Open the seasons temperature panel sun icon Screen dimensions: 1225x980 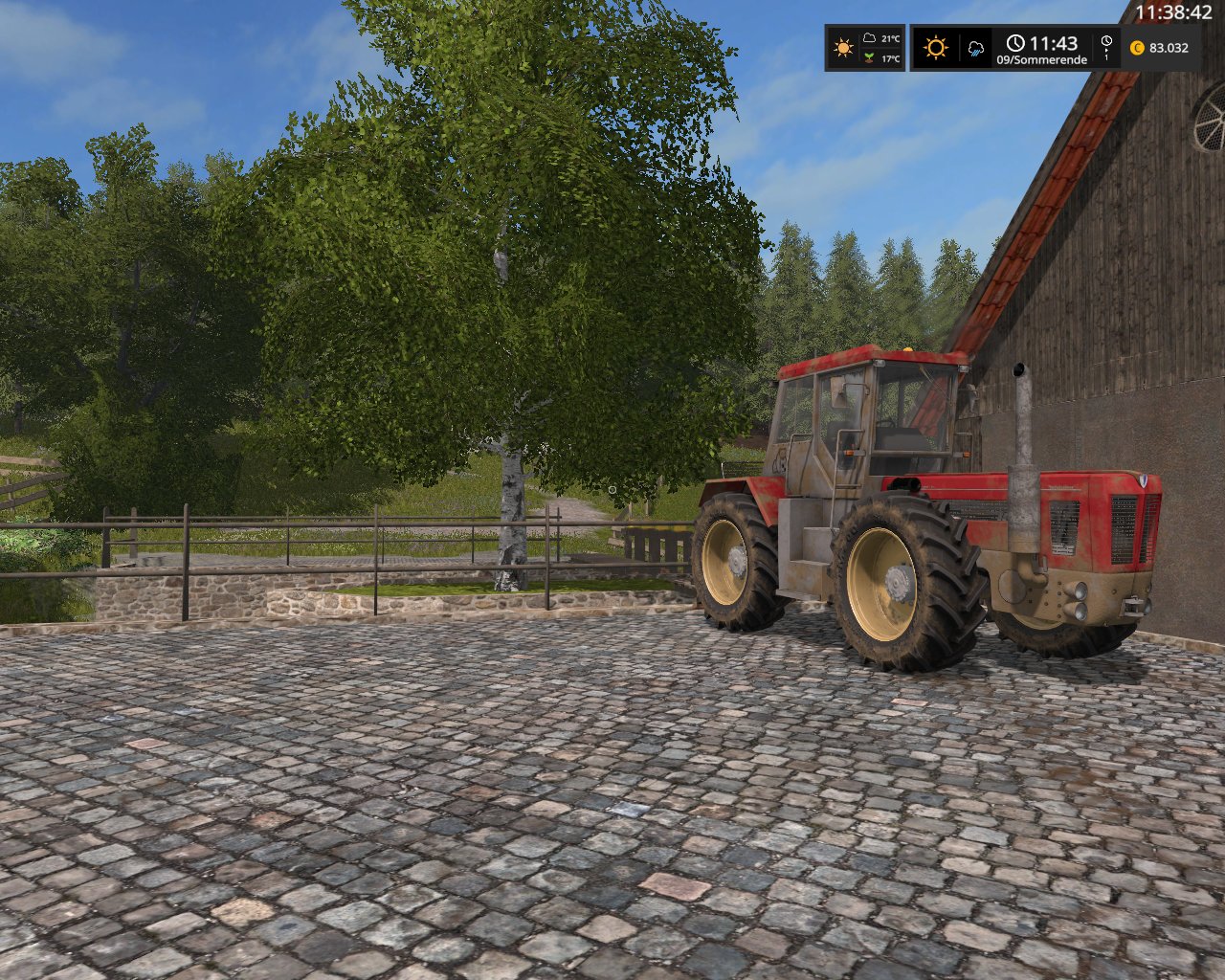point(843,48)
